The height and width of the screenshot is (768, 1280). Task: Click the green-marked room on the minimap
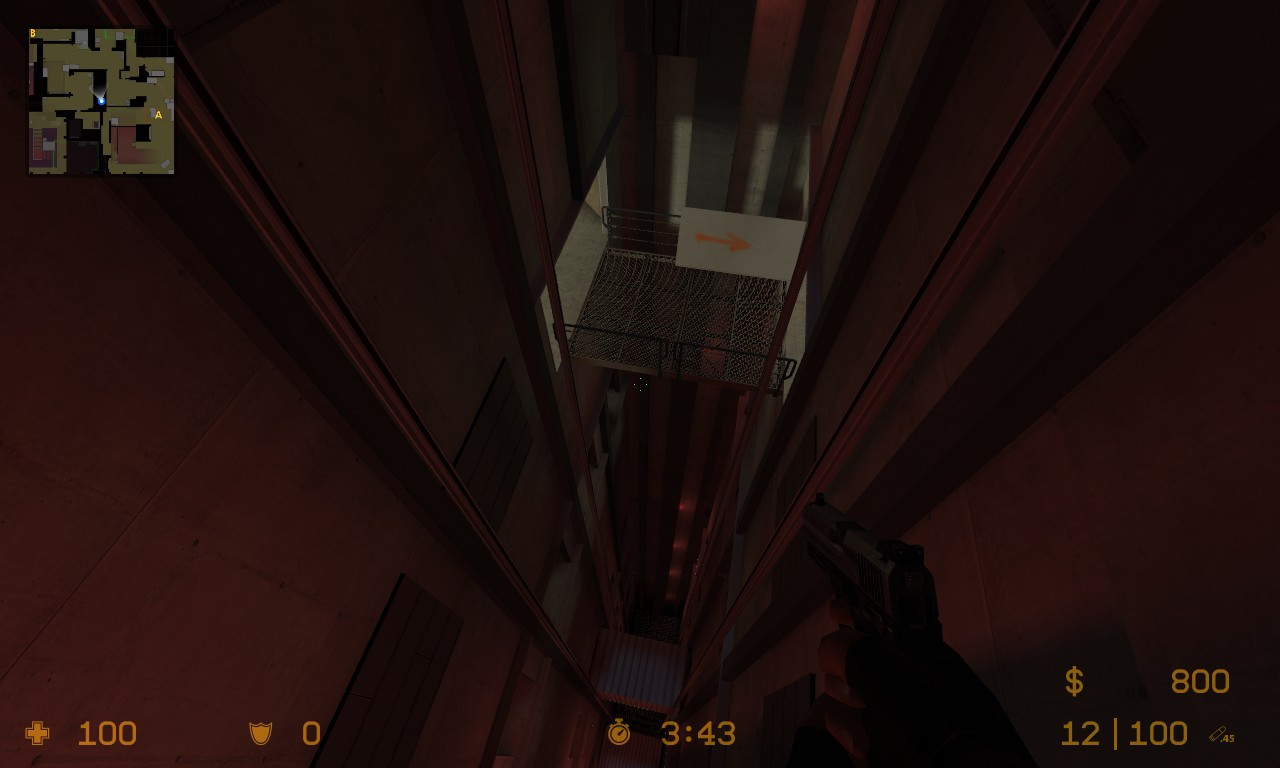click(107, 35)
